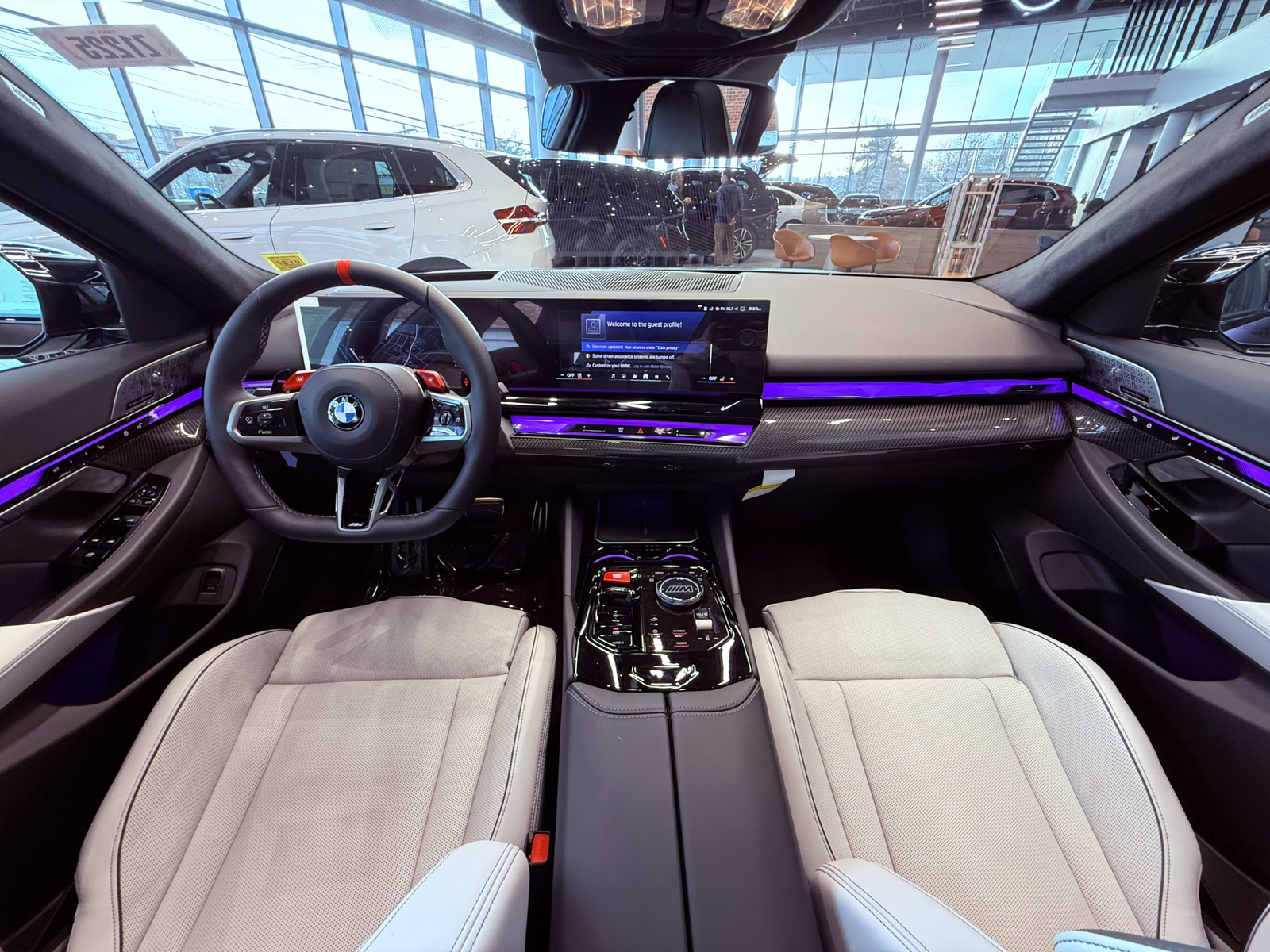Tap the guest profile avatar icon
Screen dimensions: 1270x952
(593, 326)
